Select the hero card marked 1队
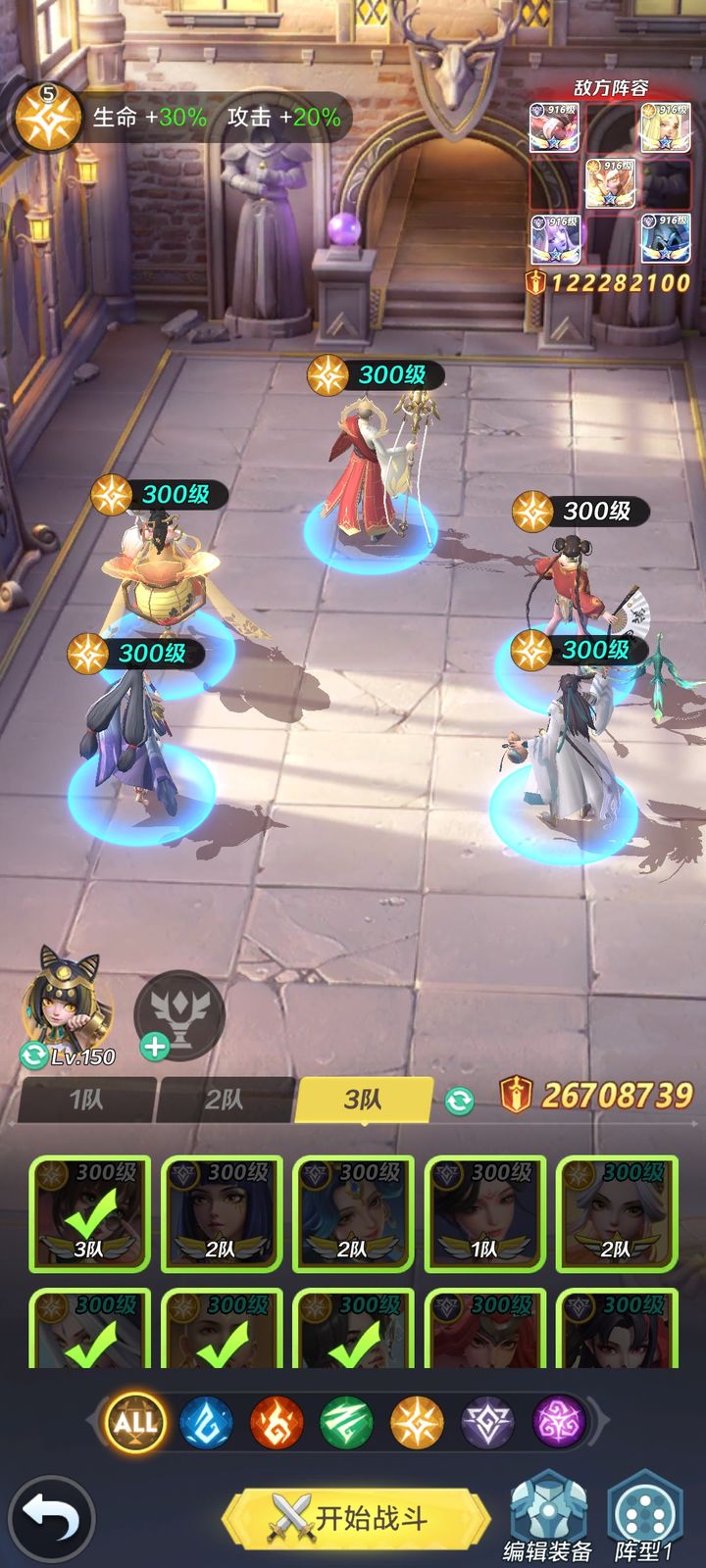 (x=484, y=1214)
